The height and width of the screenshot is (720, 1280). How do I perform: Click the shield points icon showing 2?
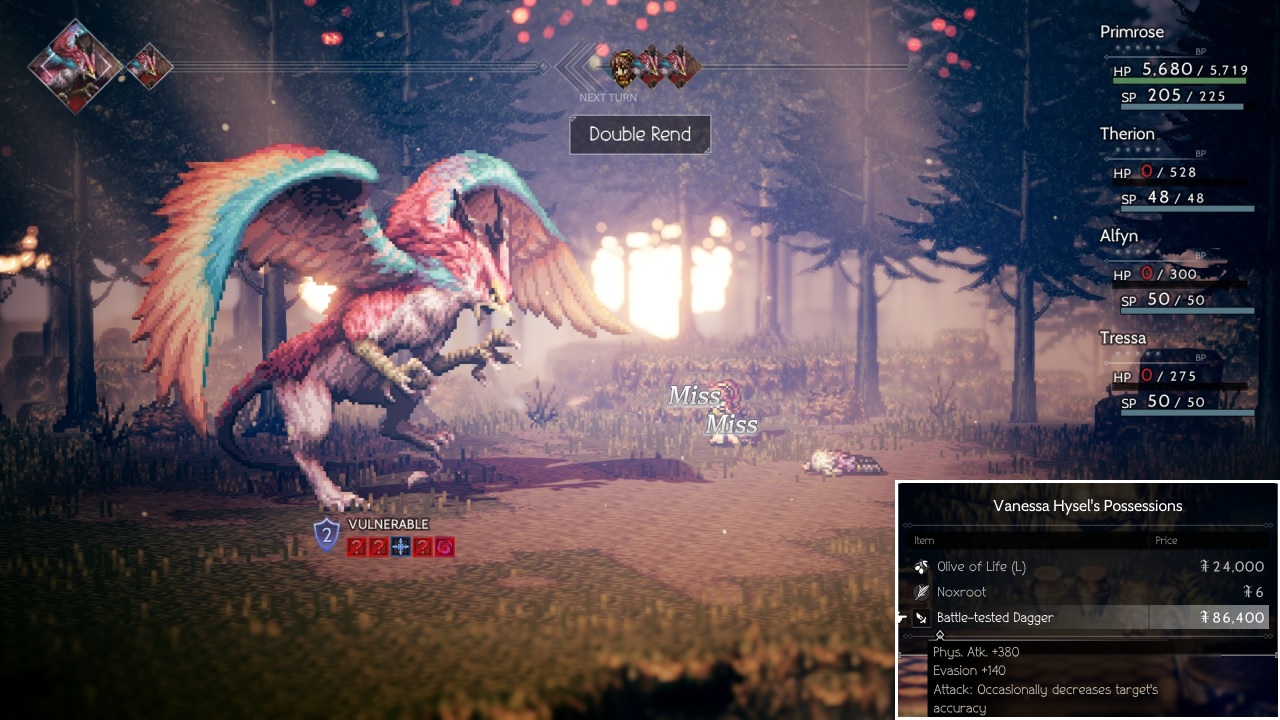click(327, 535)
